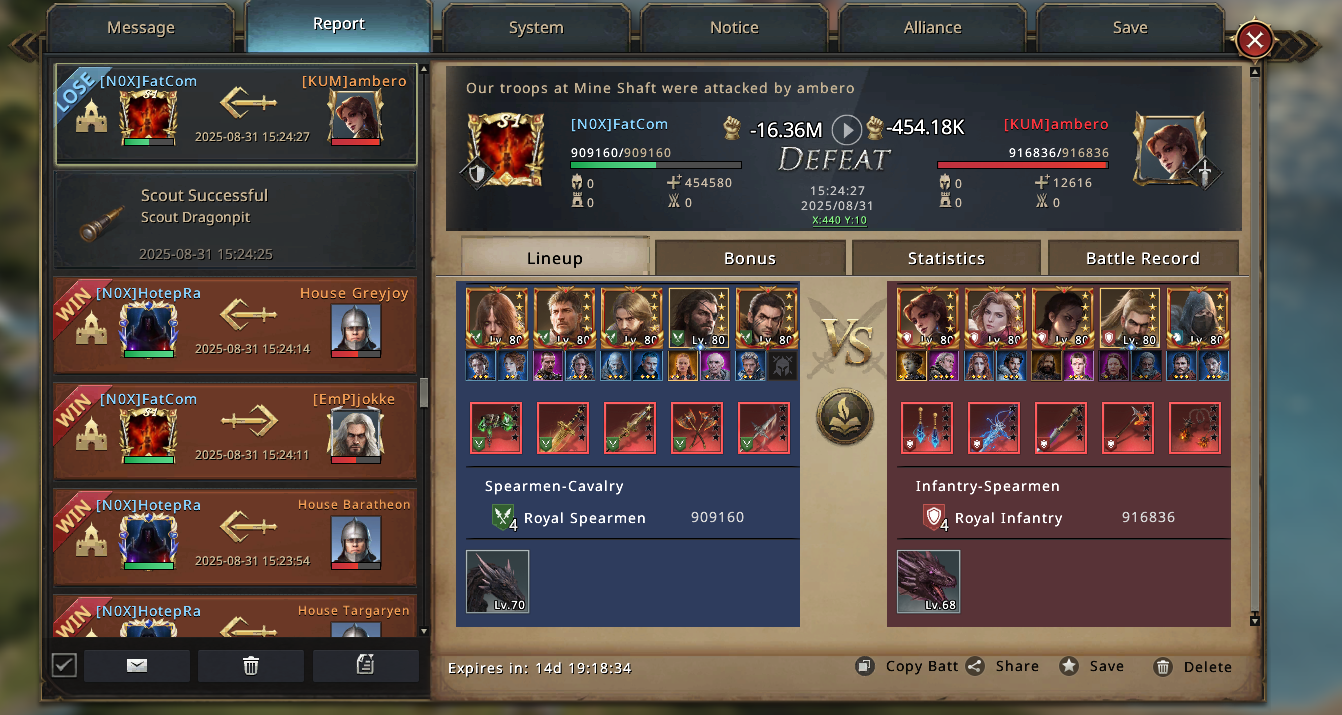Toggle the select-all checkbox
1342x715 pixels.
(64, 665)
